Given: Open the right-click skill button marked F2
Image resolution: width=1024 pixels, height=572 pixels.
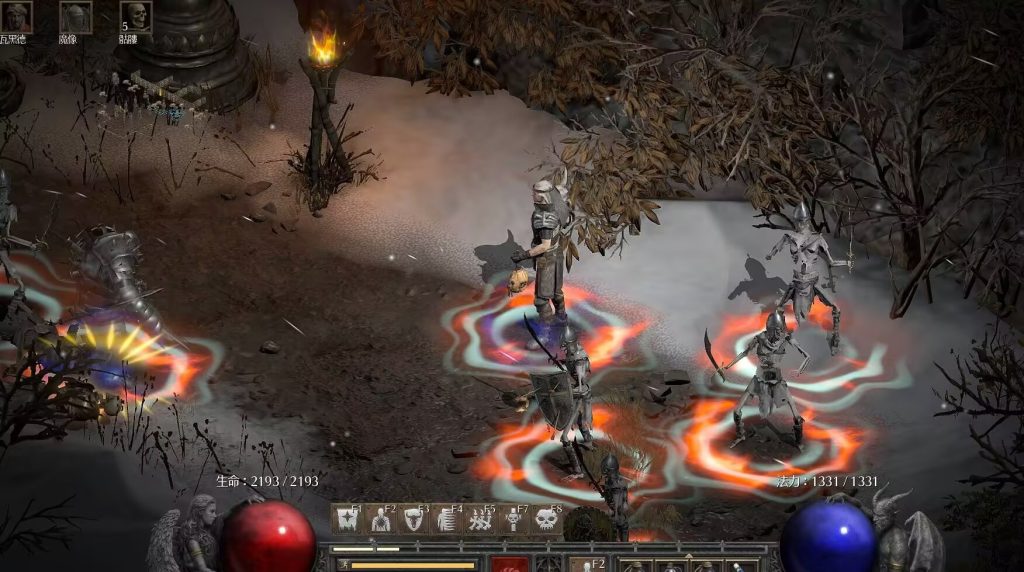Looking at the screenshot, I should click(x=587, y=565).
